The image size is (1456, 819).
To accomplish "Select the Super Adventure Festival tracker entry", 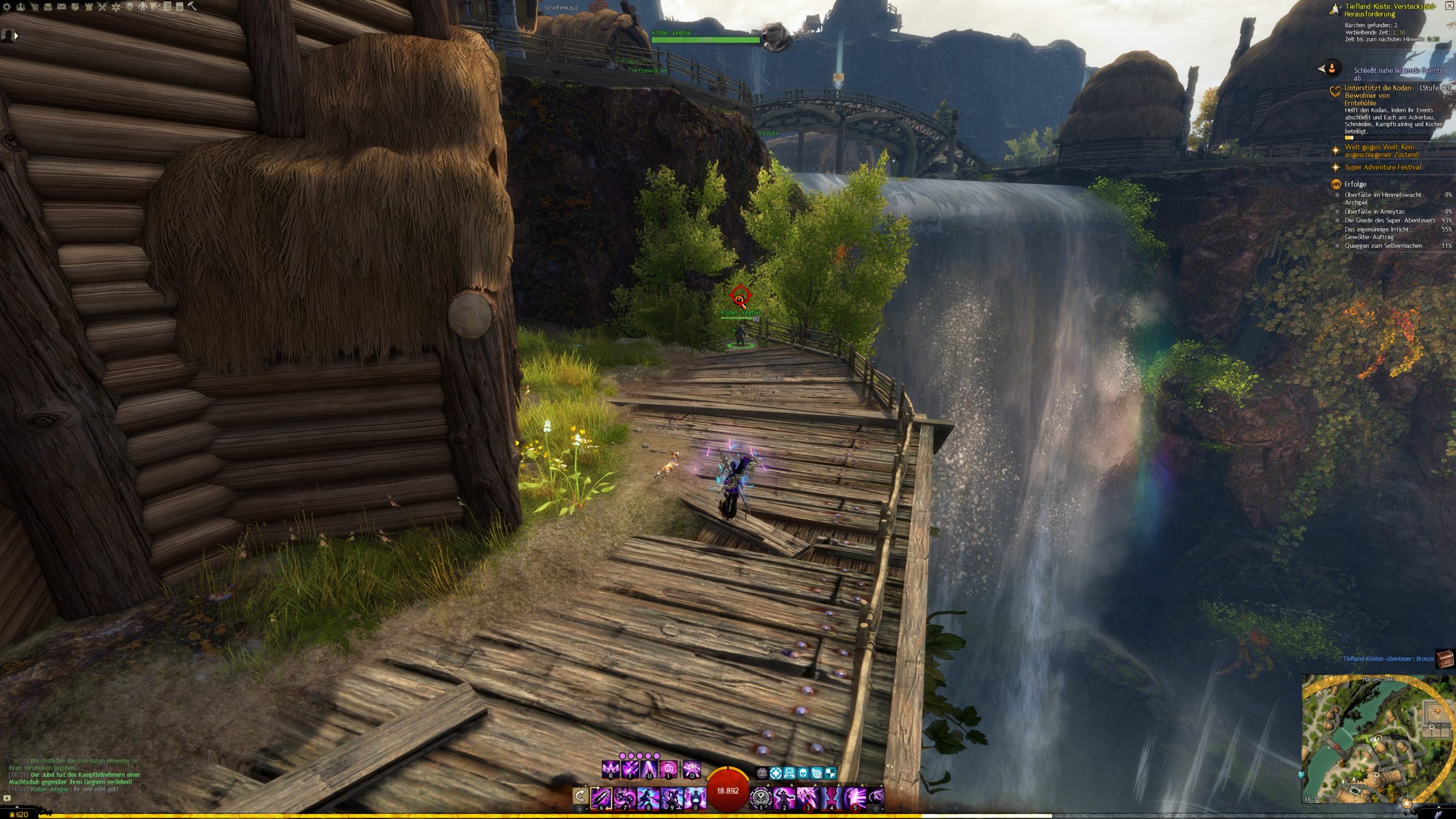I will coord(1382,167).
